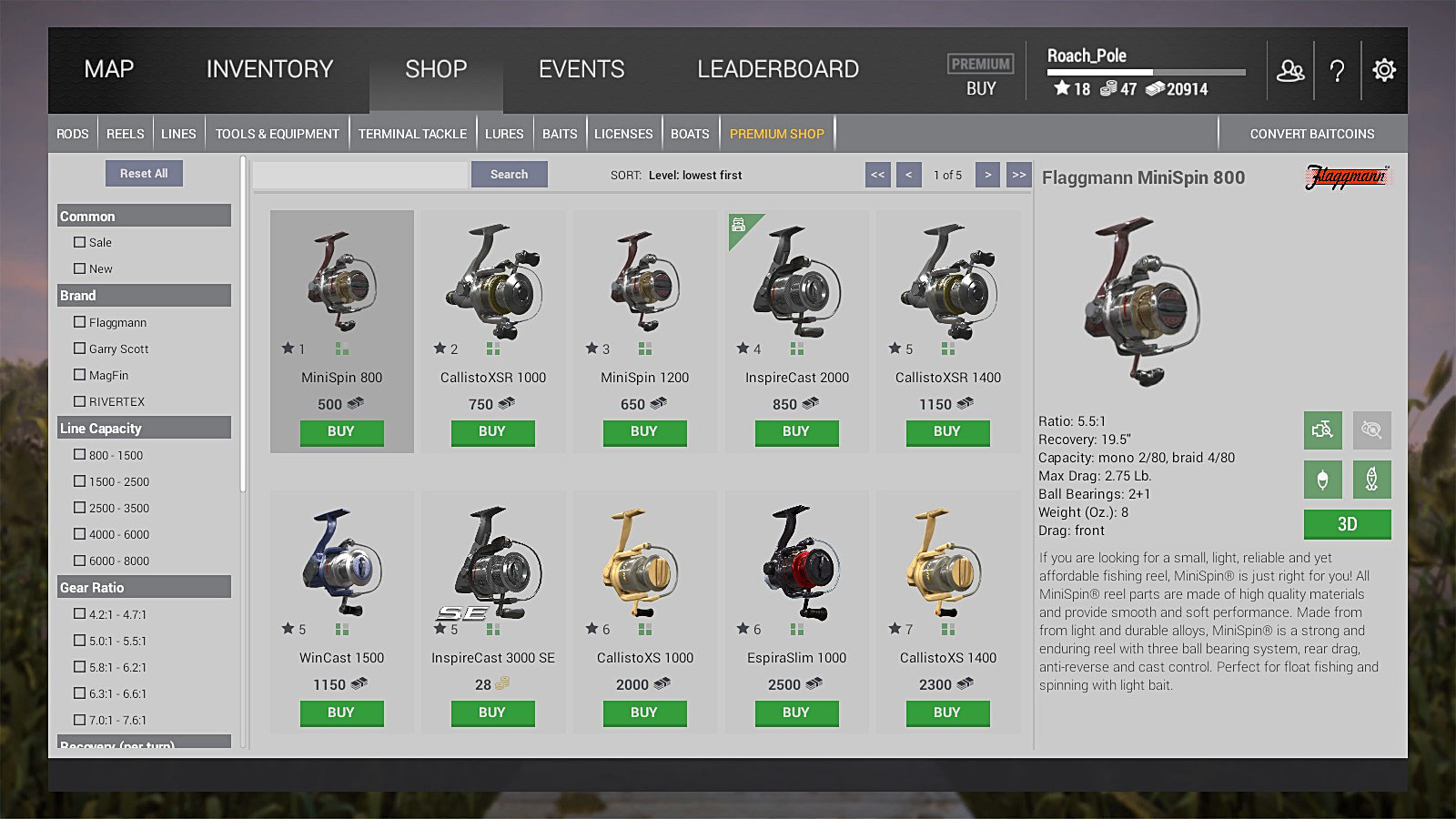1456x819 pixels.
Task: Go to the next shop page
Action: 987,175
